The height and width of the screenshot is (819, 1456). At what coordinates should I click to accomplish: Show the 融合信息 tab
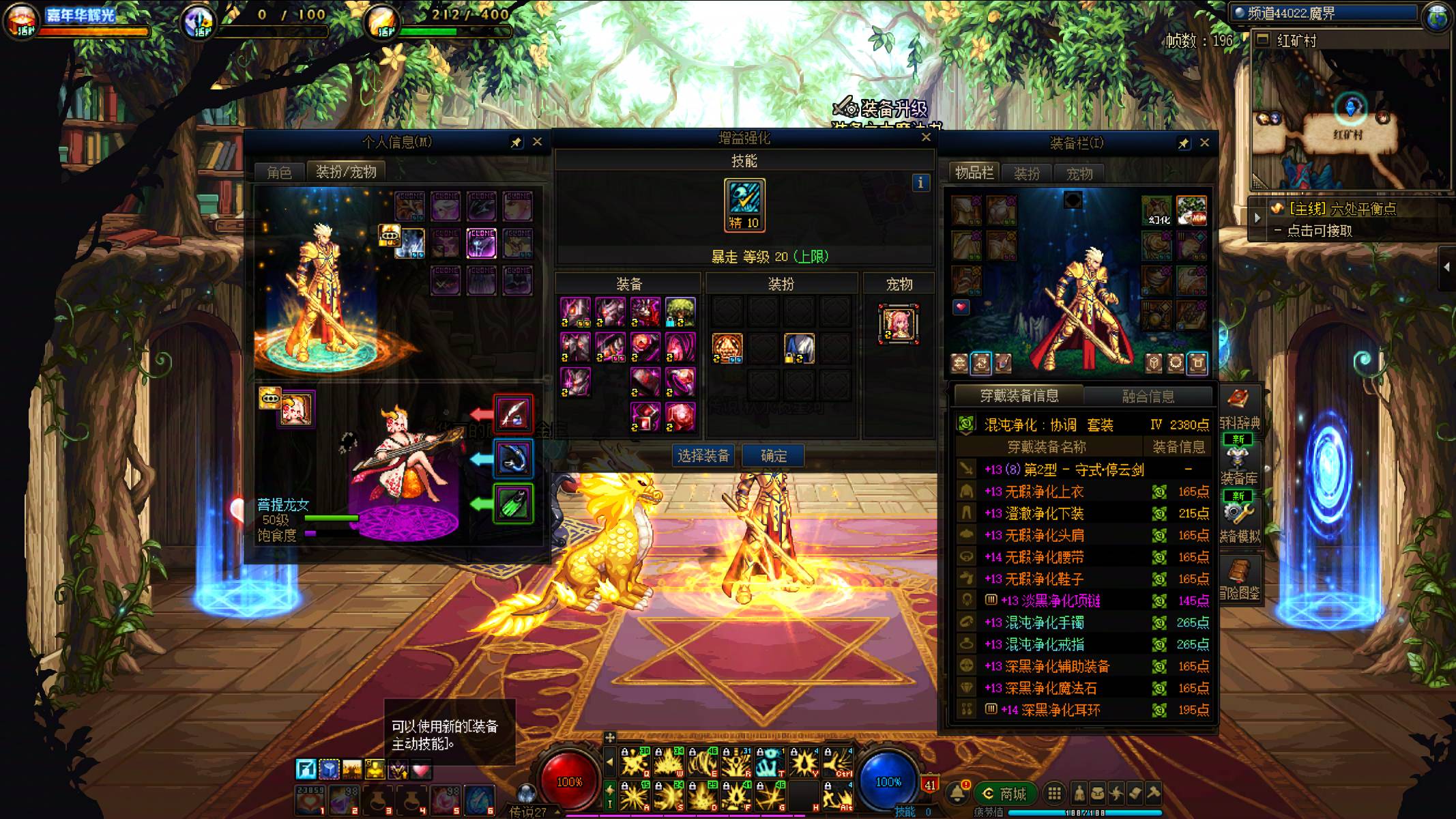click(1148, 396)
